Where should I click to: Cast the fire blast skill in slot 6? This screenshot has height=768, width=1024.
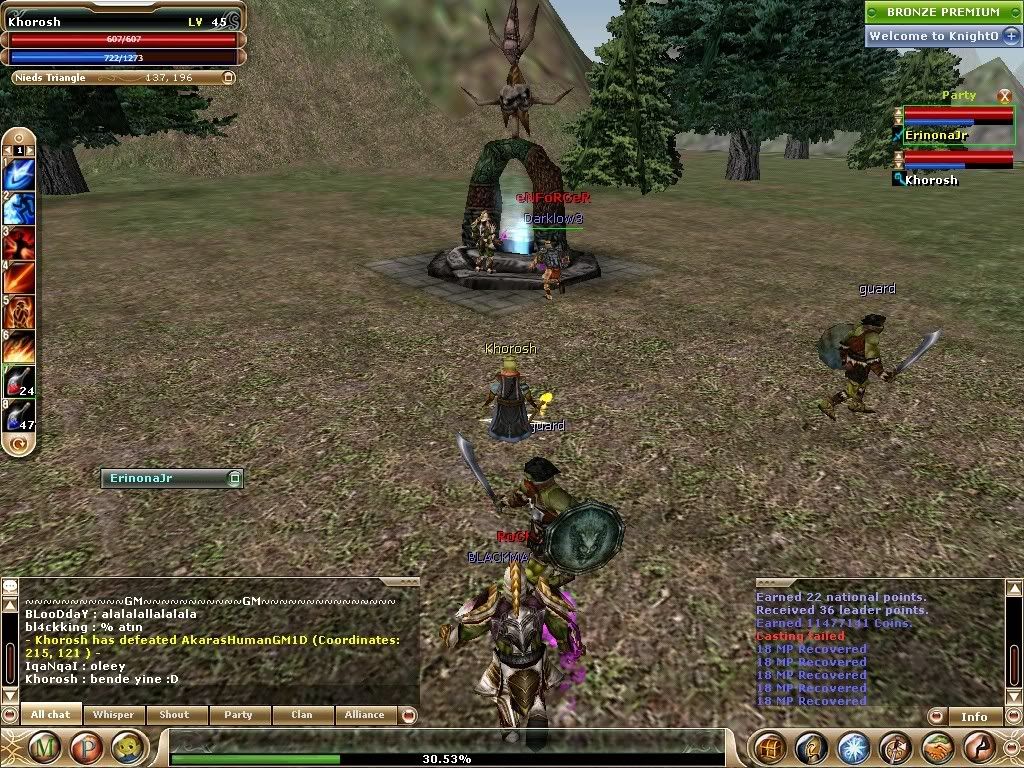tap(20, 346)
